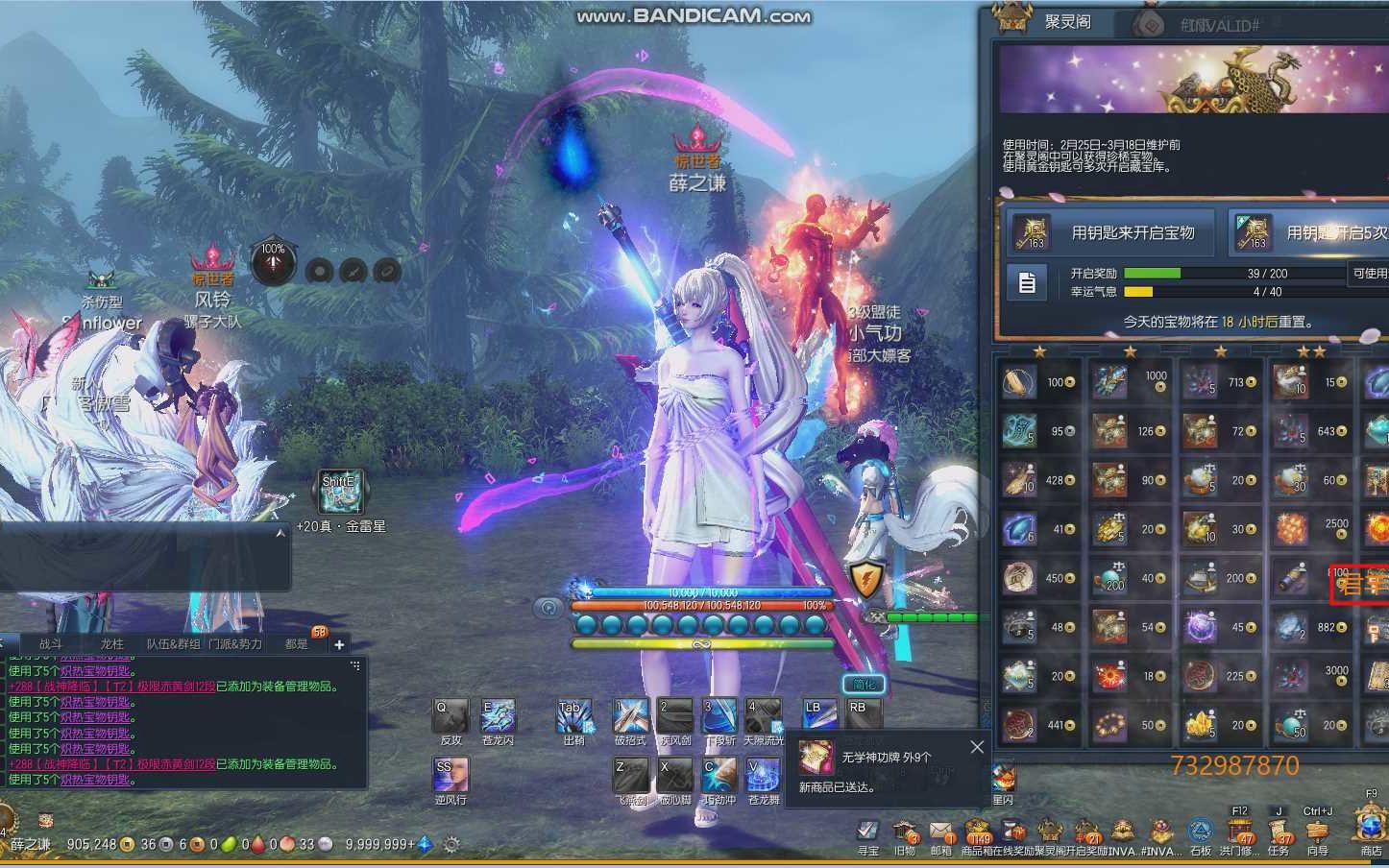The width and height of the screenshot is (1389, 868).
Task: Open the settings gear beside the currency bar
Action: tap(451, 845)
